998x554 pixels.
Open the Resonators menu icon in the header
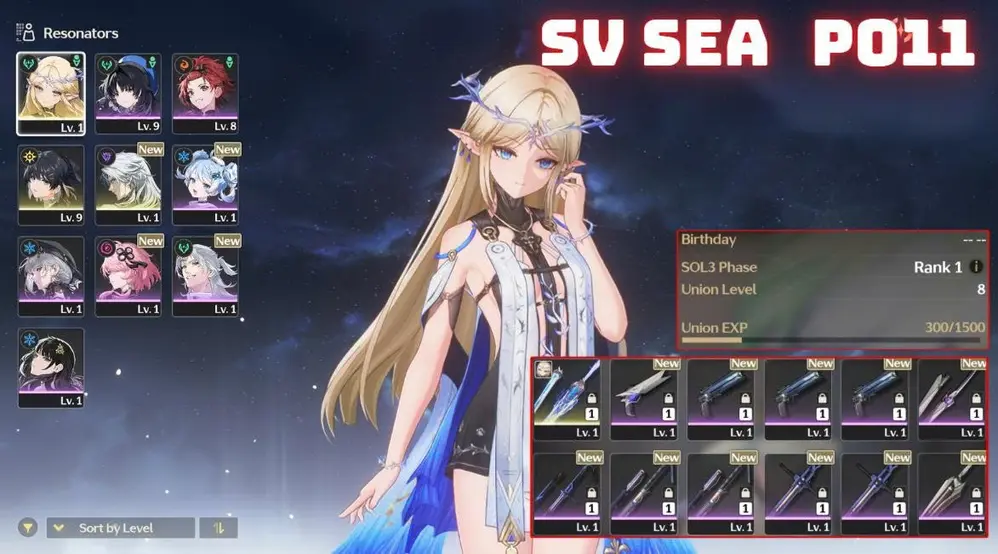tap(26, 33)
